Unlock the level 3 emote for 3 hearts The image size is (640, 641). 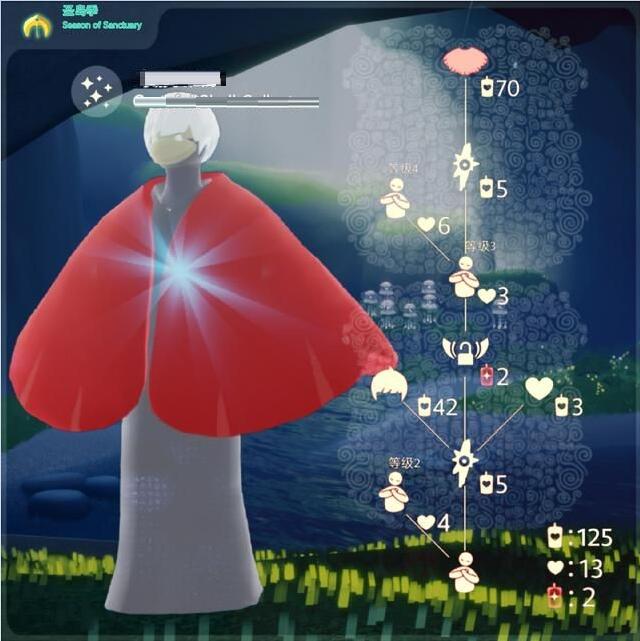pos(465,276)
